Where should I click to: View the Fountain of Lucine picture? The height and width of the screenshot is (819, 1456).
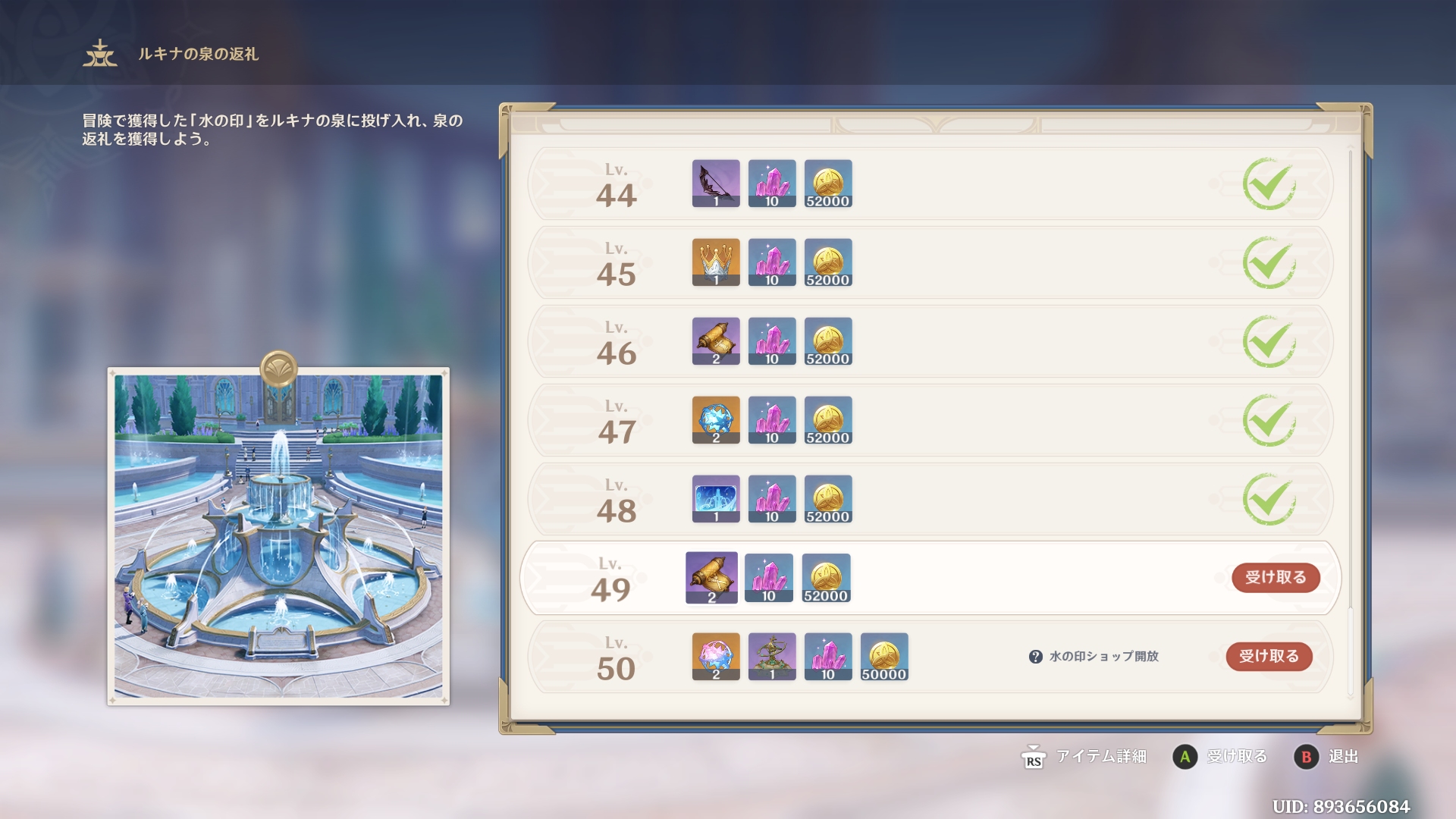point(278,535)
